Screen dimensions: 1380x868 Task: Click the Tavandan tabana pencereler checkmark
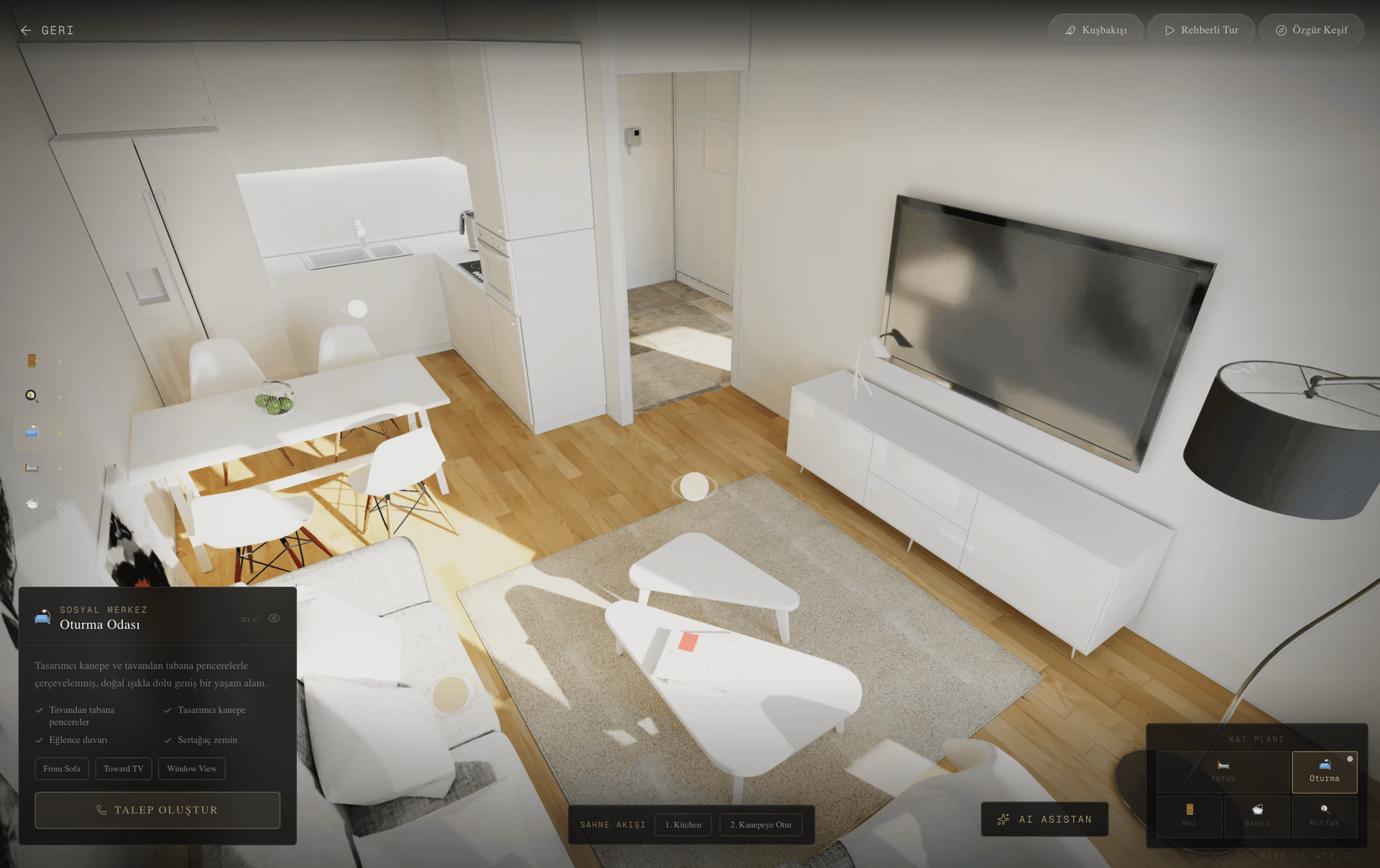click(x=39, y=710)
